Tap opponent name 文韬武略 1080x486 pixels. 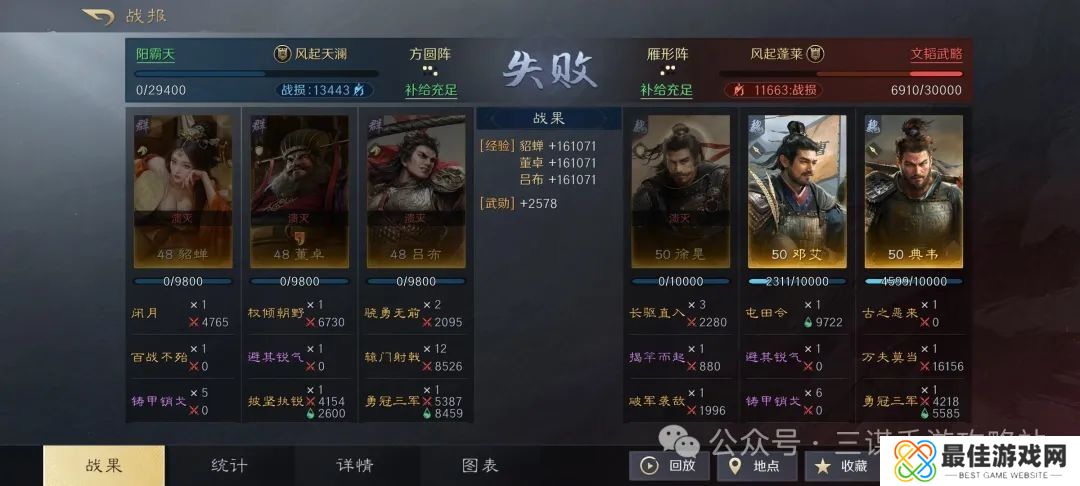click(x=936, y=54)
